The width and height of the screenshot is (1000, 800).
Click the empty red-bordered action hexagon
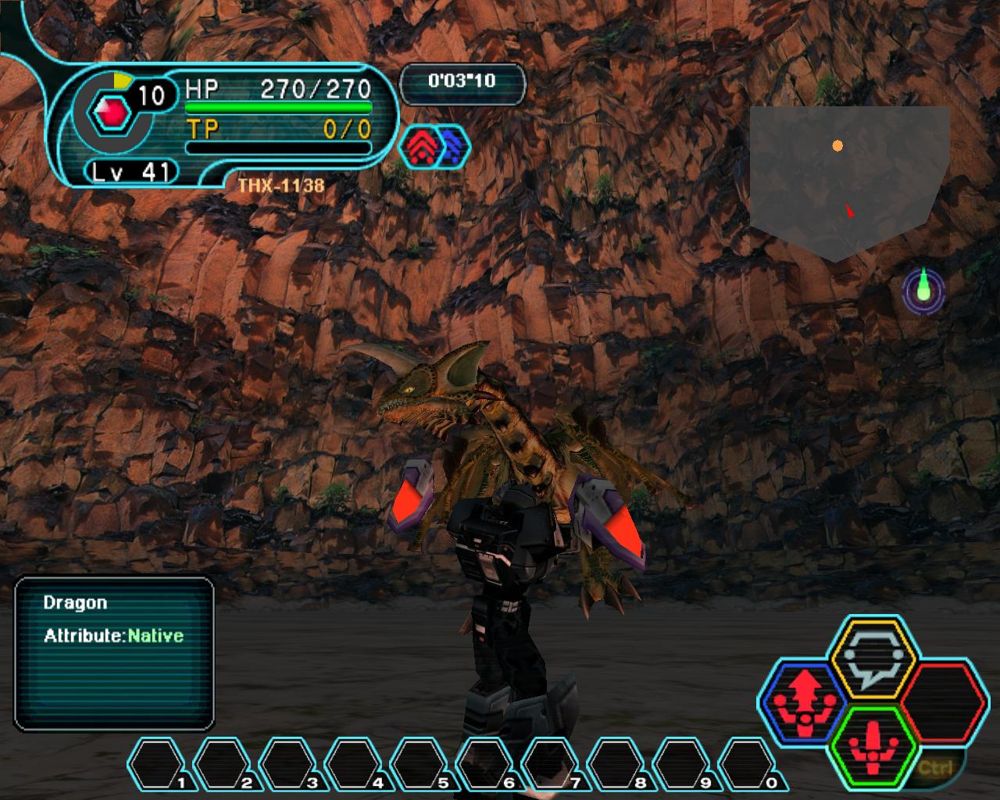[944, 702]
